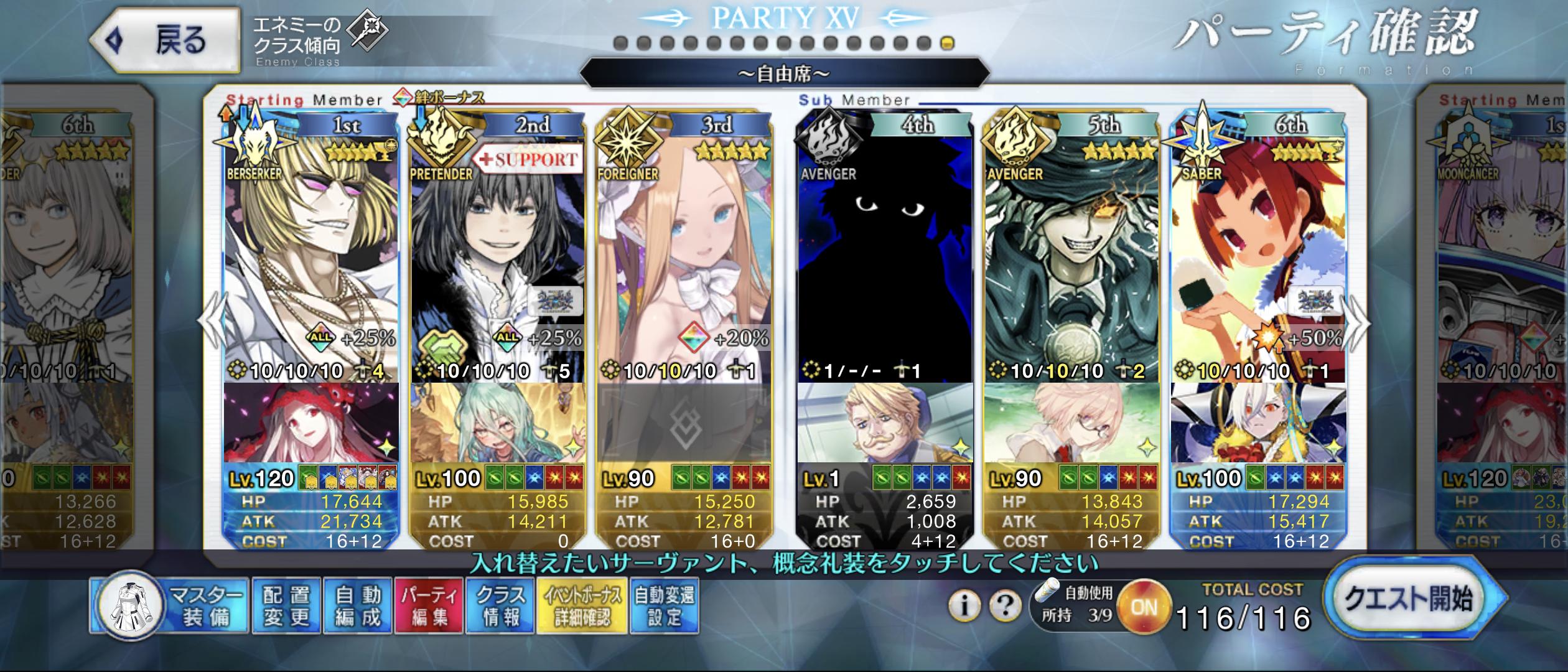
Task: Click the round info "i" button
Action: click(x=964, y=605)
